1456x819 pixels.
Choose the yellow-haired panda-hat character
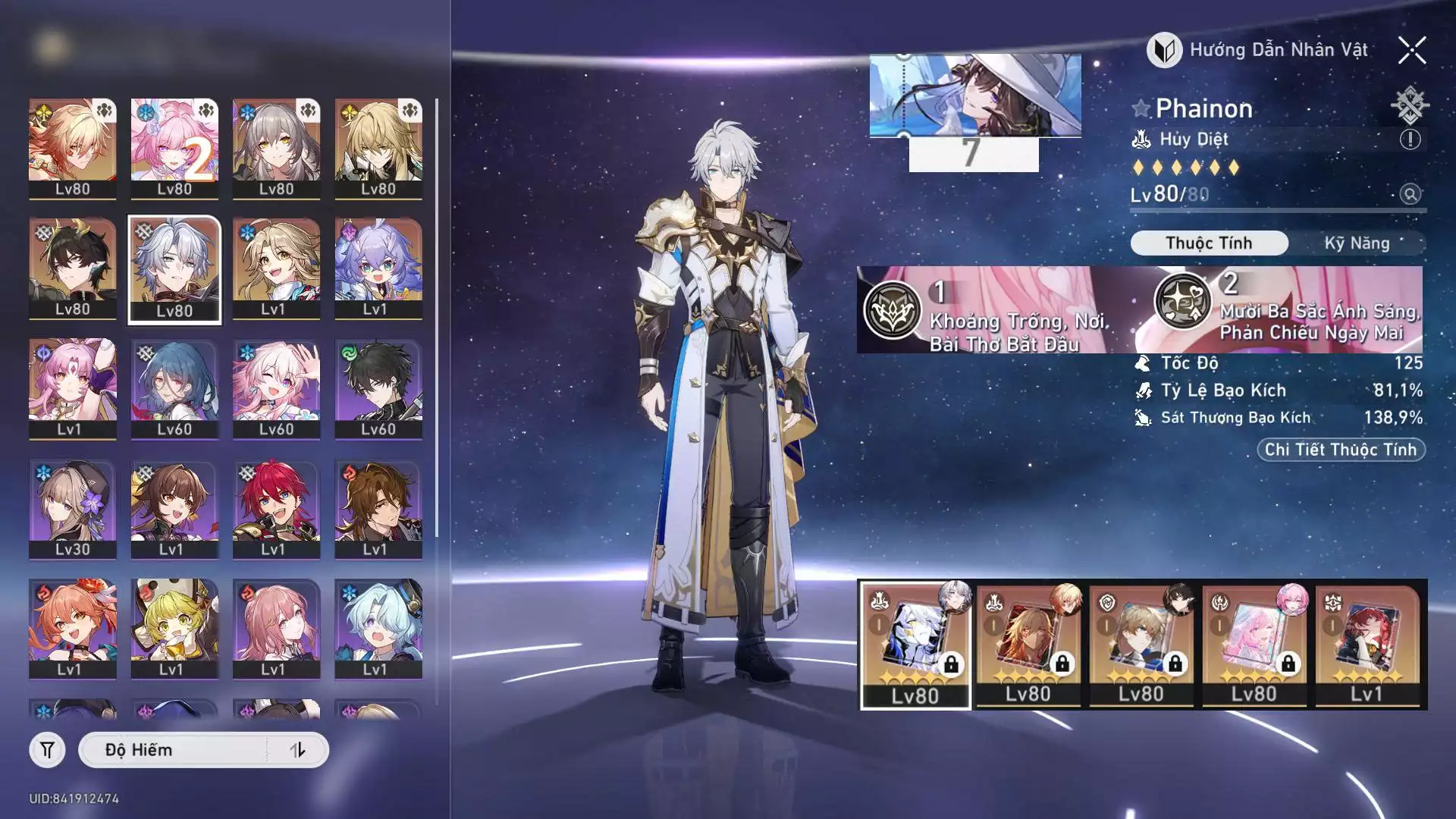174,628
